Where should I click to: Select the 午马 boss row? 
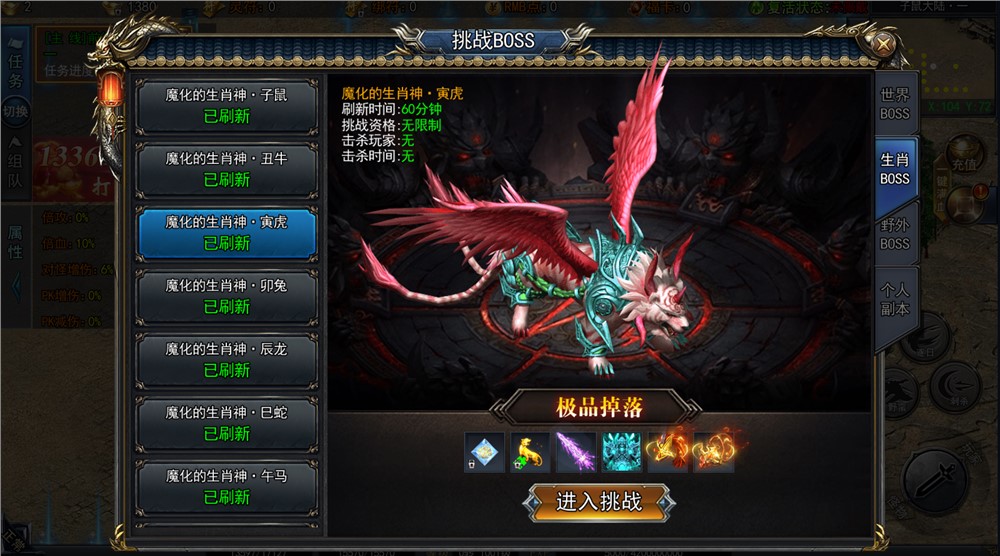coord(226,486)
